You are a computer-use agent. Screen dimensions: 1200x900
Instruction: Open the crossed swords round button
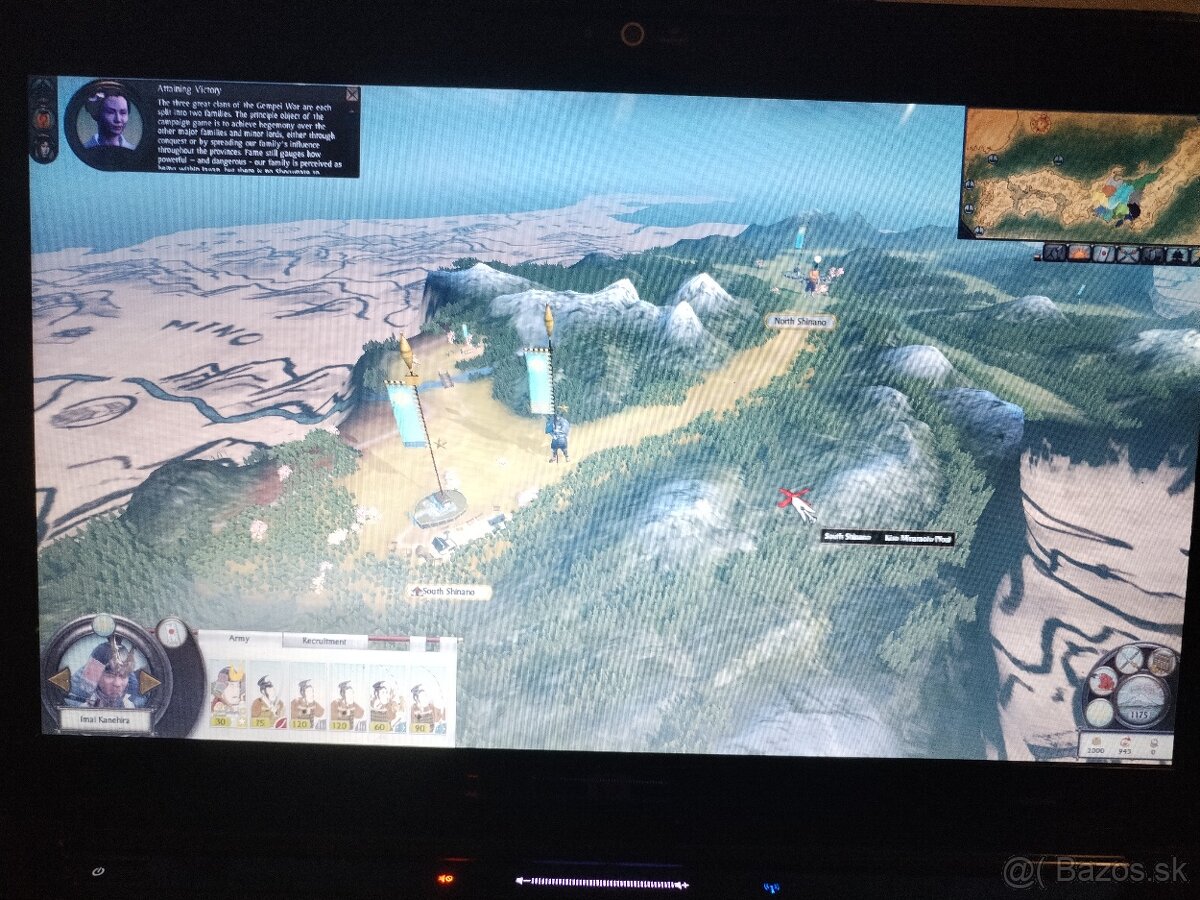pos(1129,658)
